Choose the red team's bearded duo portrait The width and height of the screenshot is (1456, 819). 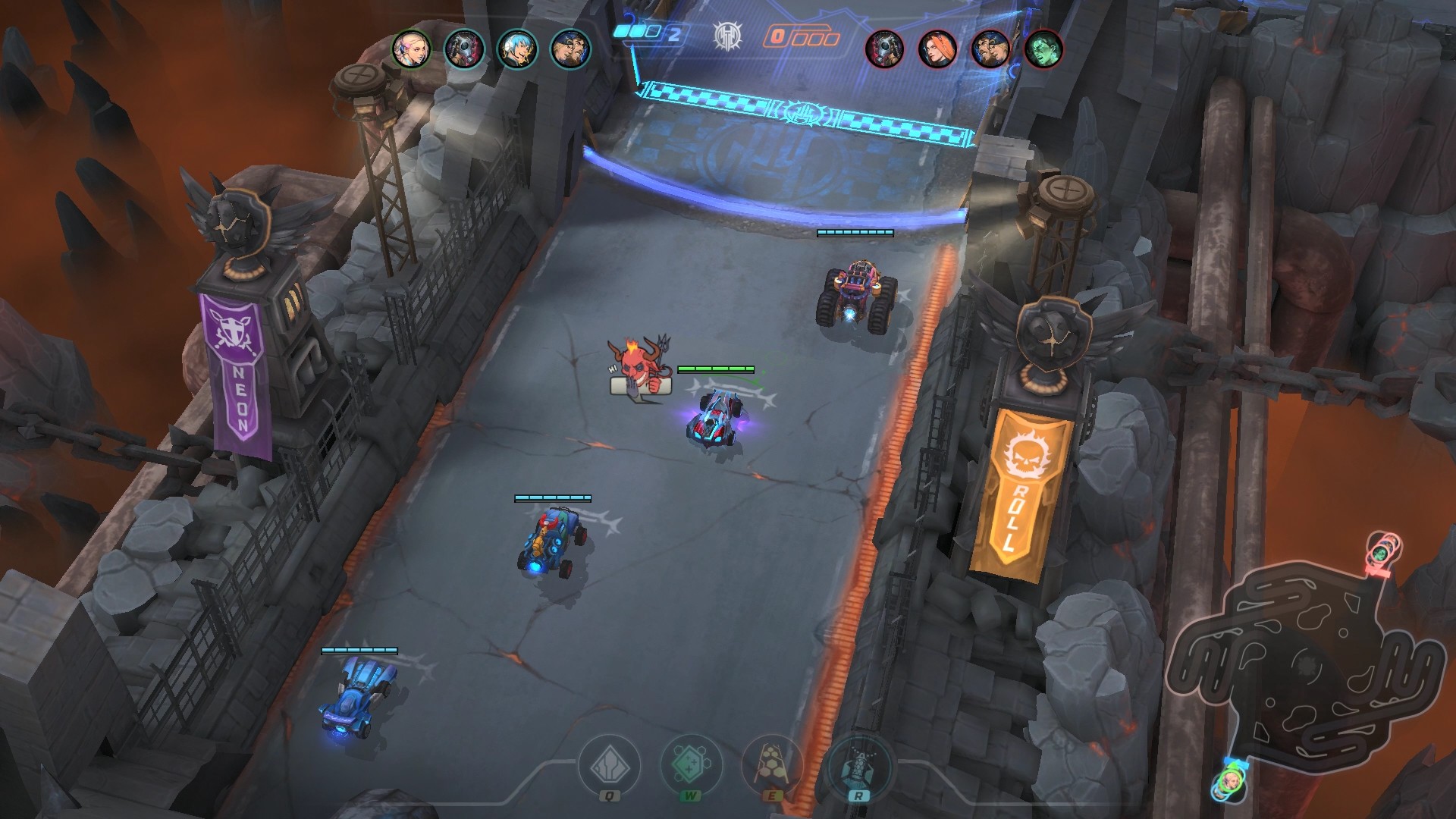990,49
